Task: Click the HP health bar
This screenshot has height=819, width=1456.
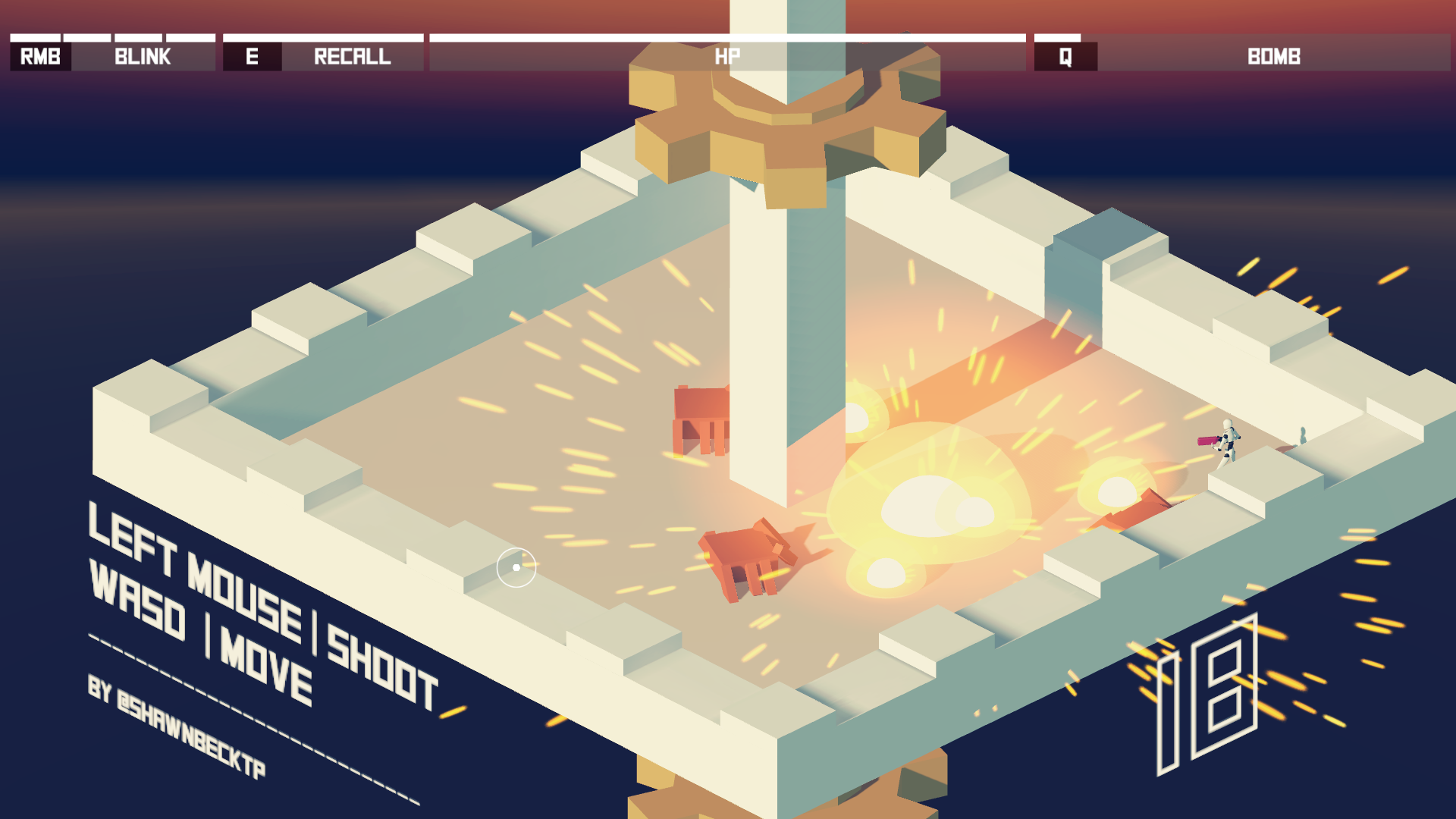Action: [x=728, y=55]
